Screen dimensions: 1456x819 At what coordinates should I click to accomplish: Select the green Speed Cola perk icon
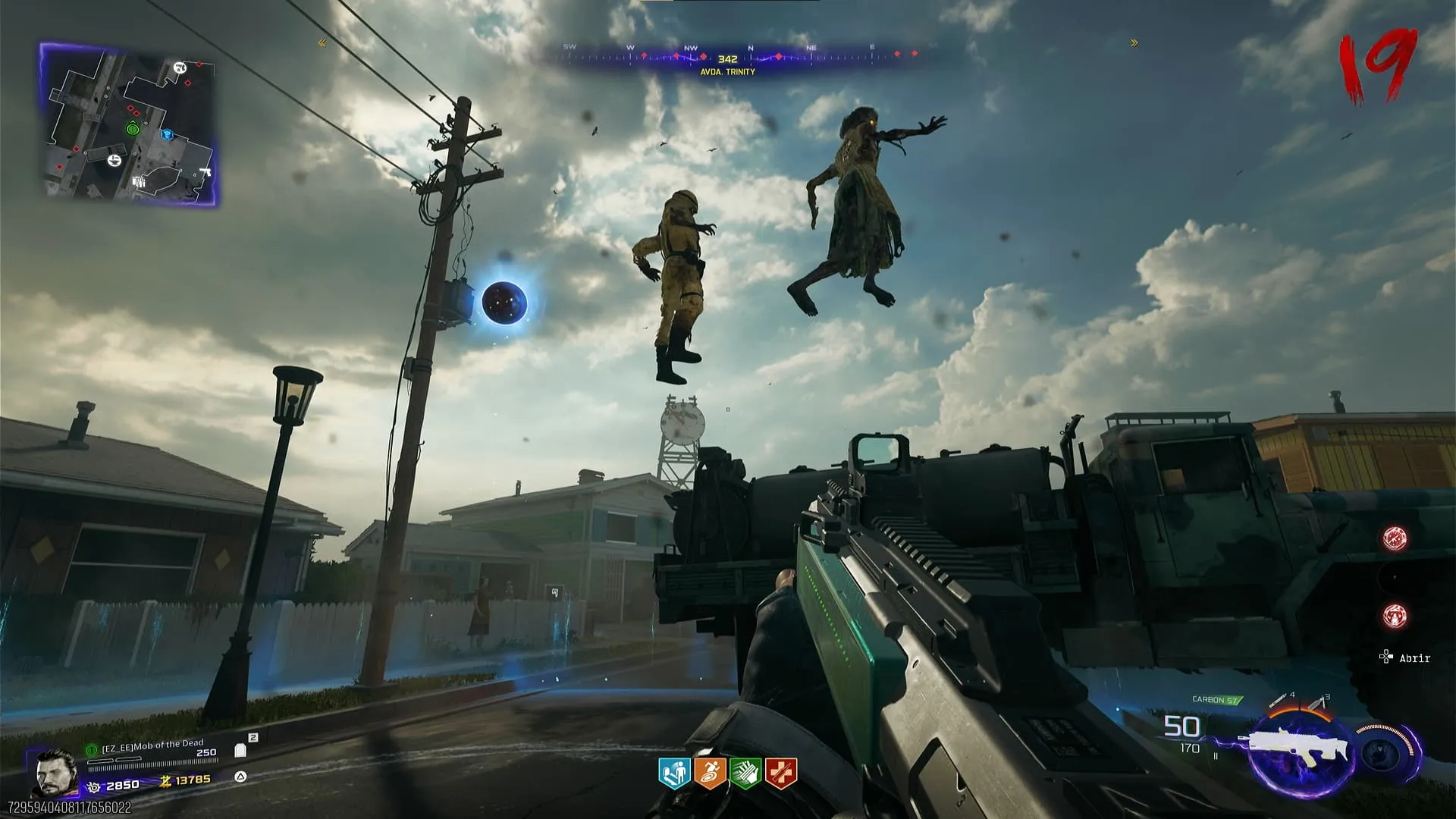click(745, 773)
